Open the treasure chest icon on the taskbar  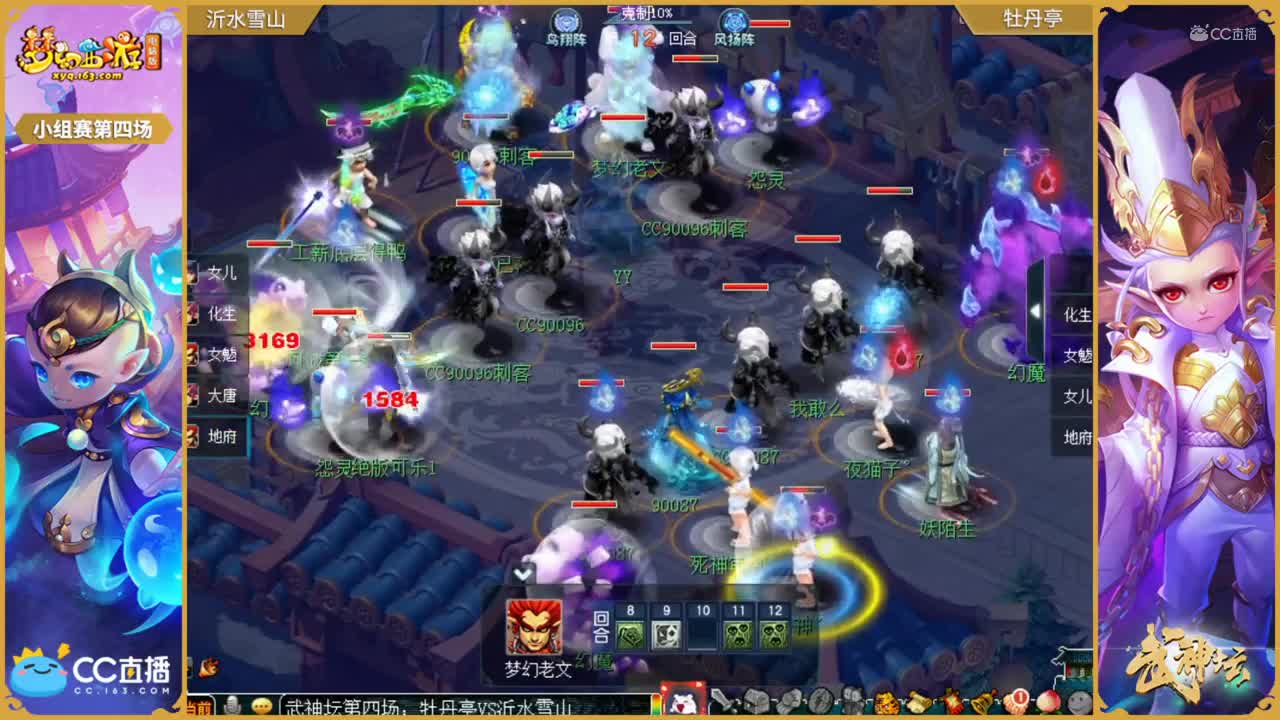tap(755, 703)
